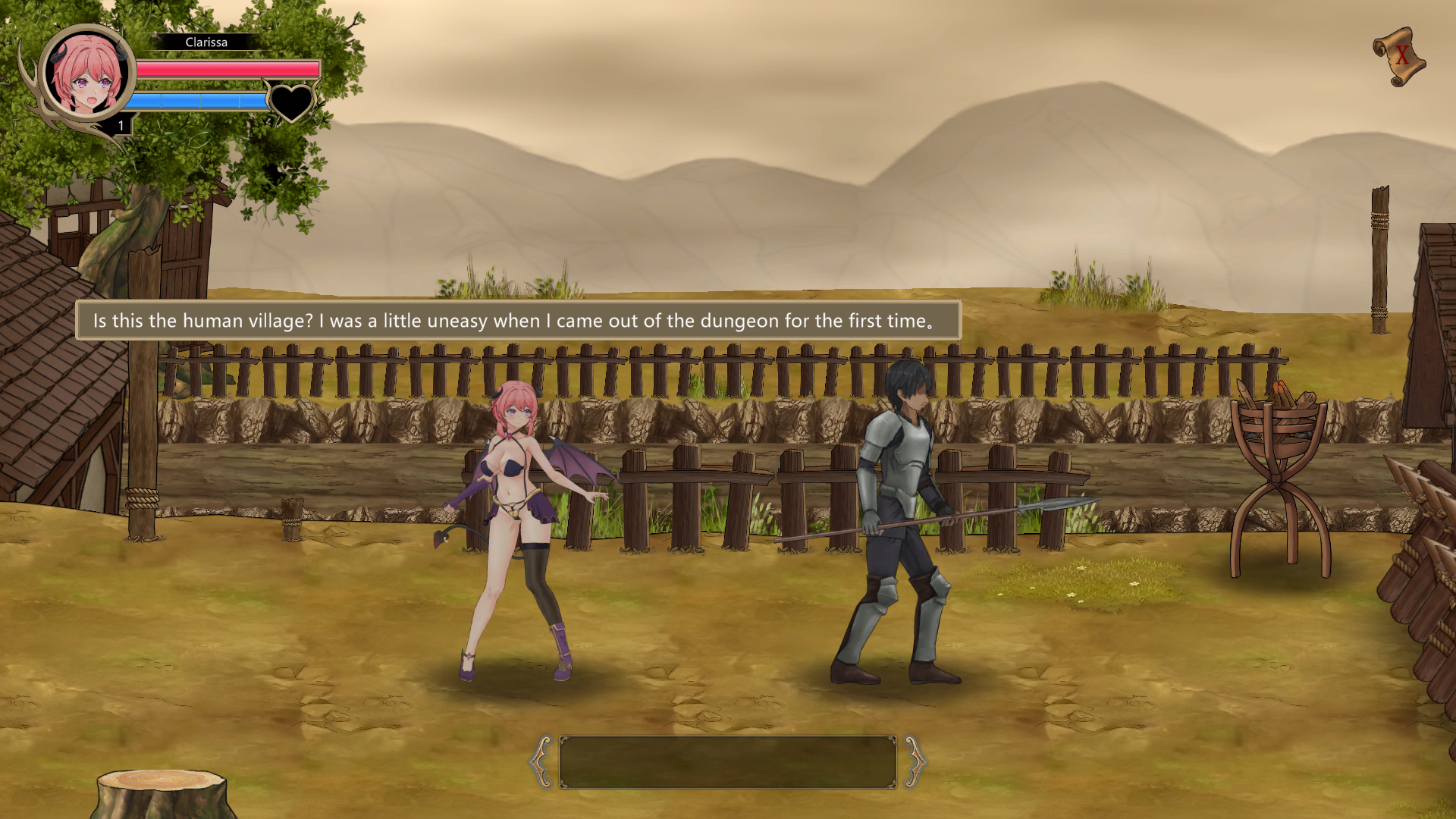The width and height of the screenshot is (1456, 819).
Task: Click the empty bottom skill bar panel
Action: coord(727,761)
